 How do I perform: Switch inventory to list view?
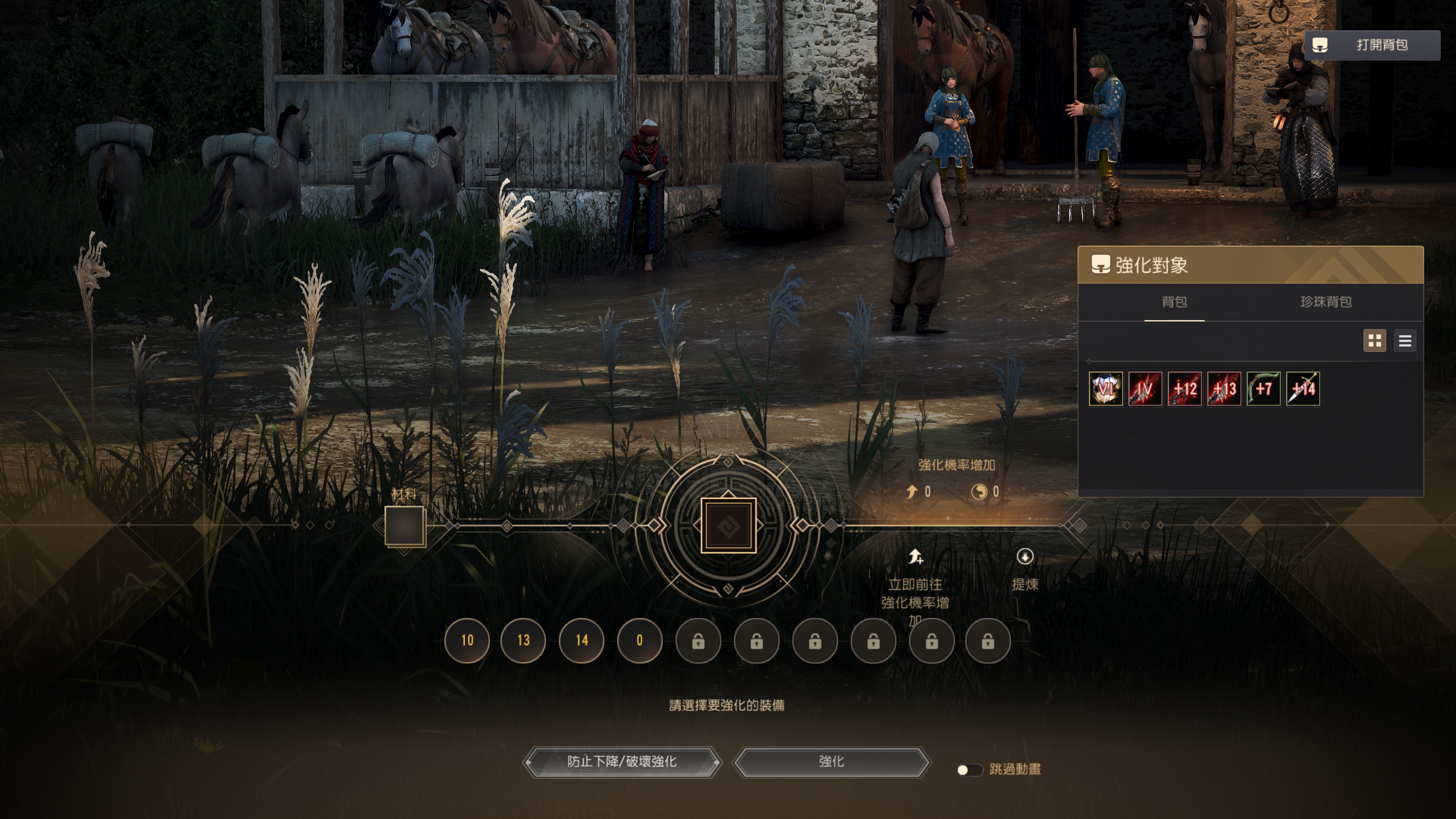click(x=1404, y=341)
